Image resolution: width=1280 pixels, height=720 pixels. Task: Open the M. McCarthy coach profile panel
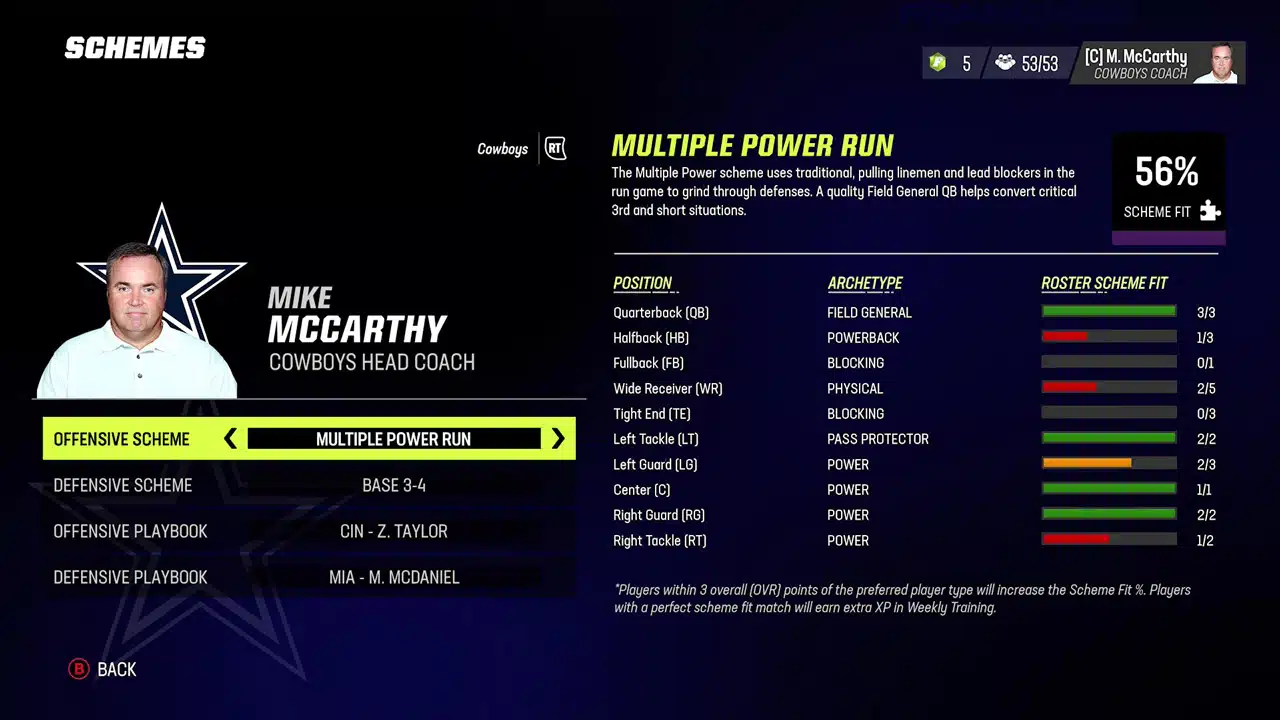pyautogui.click(x=1157, y=63)
